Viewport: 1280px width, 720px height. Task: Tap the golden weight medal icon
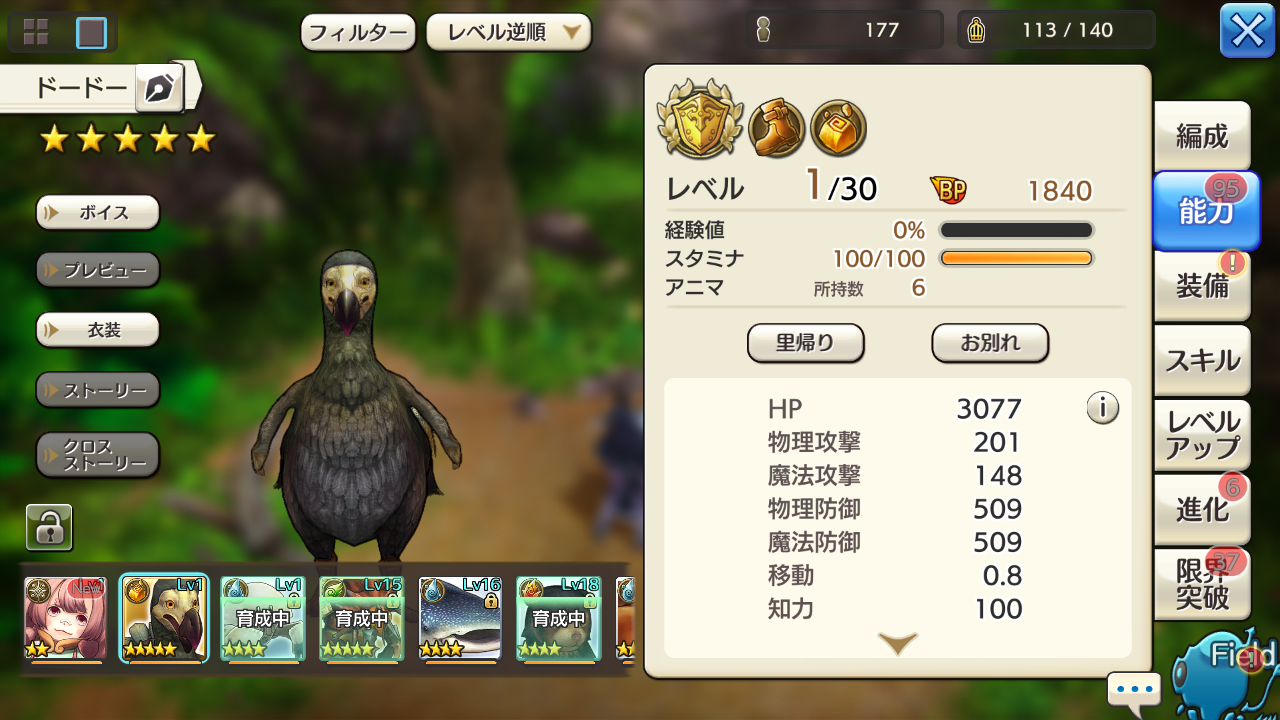coord(839,128)
